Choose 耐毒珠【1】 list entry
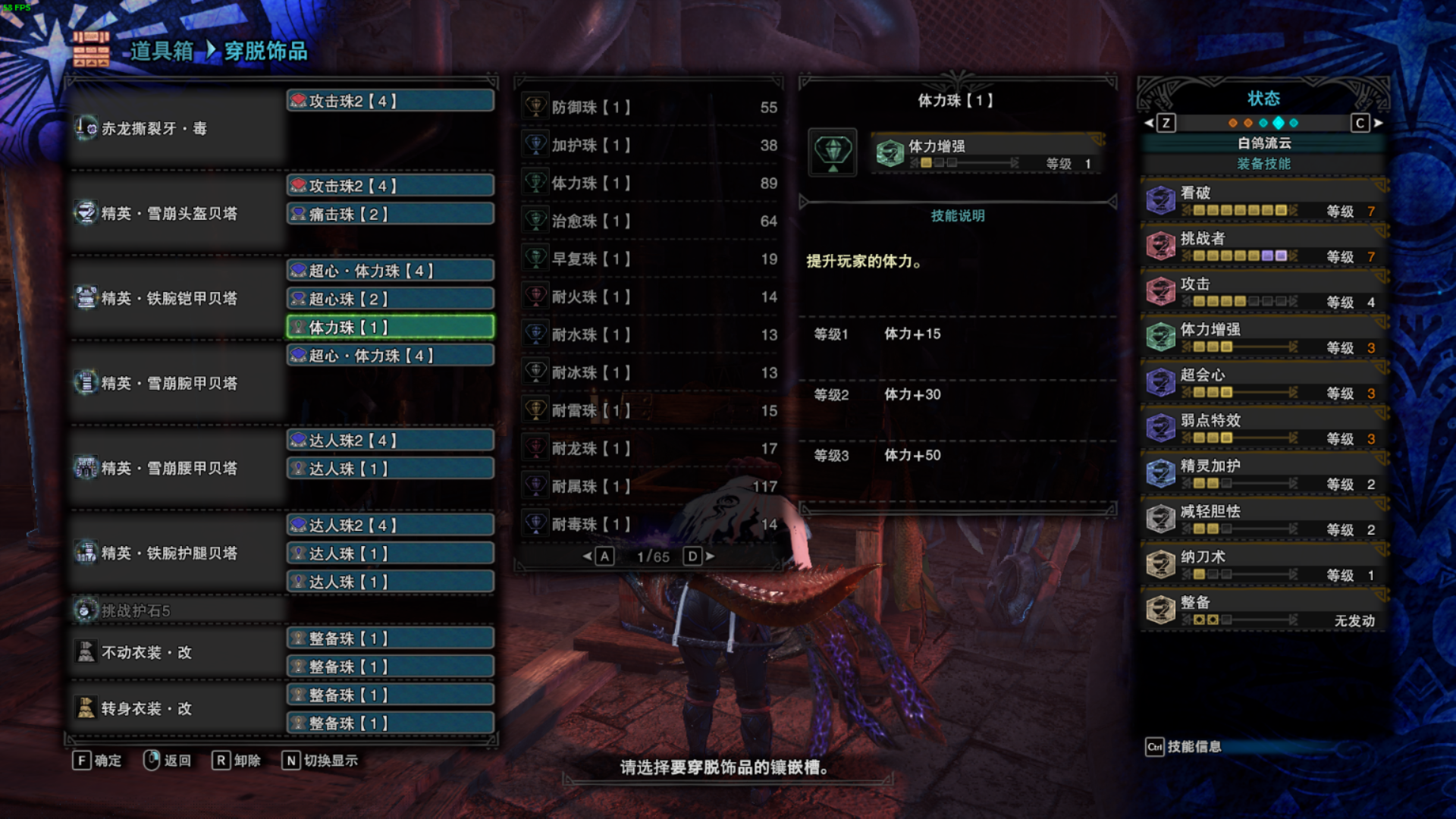Image resolution: width=1456 pixels, height=819 pixels. pyautogui.click(x=649, y=525)
